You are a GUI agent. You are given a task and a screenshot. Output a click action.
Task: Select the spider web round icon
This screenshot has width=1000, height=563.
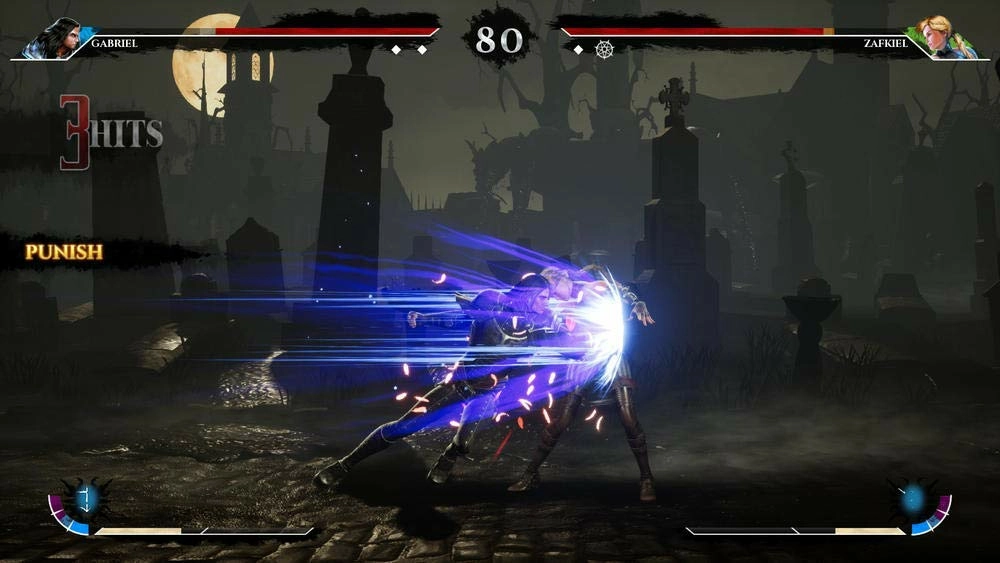pyautogui.click(x=604, y=49)
